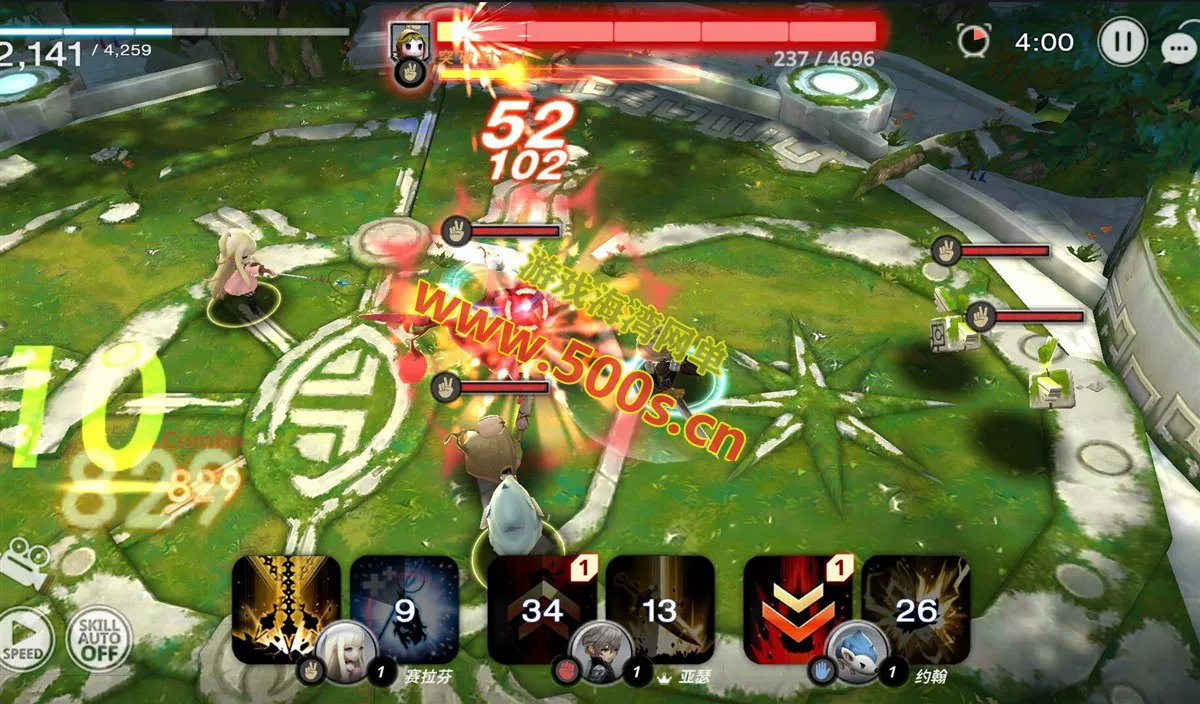This screenshot has height=704, width=1200.
Task: Switch the camera view icon
Action: (24, 562)
